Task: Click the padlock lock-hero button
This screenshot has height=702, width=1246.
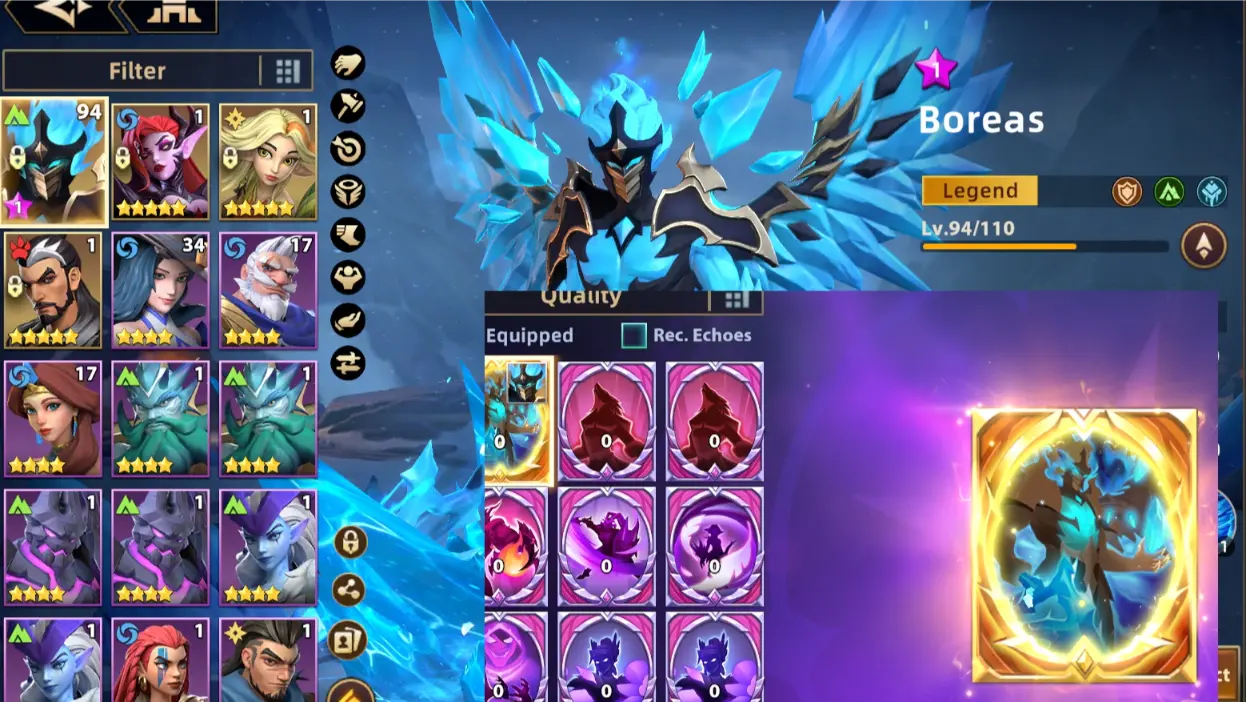Action: [x=349, y=543]
